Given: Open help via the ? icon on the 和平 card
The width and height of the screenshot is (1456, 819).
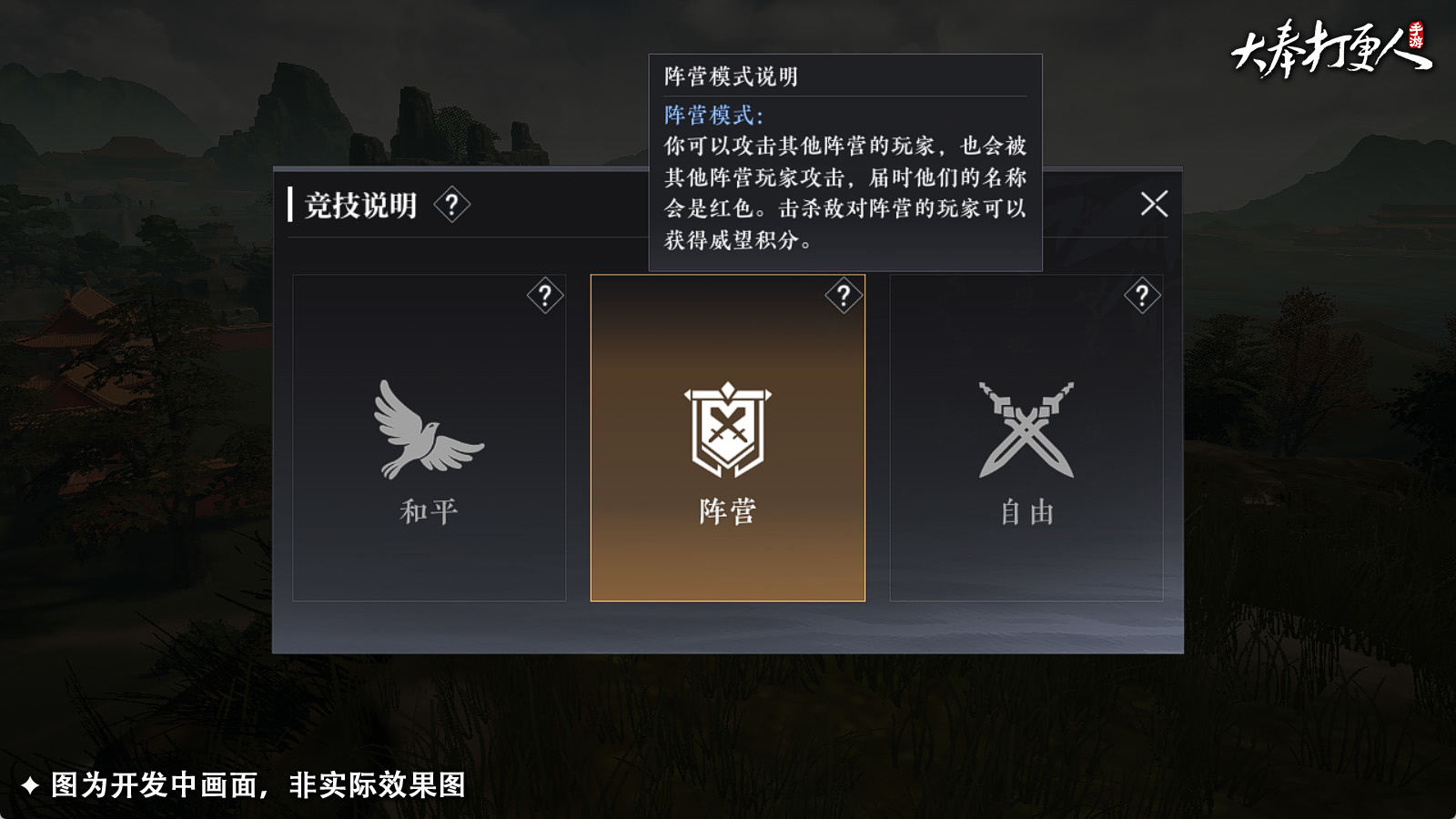Looking at the screenshot, I should click(x=543, y=297).
